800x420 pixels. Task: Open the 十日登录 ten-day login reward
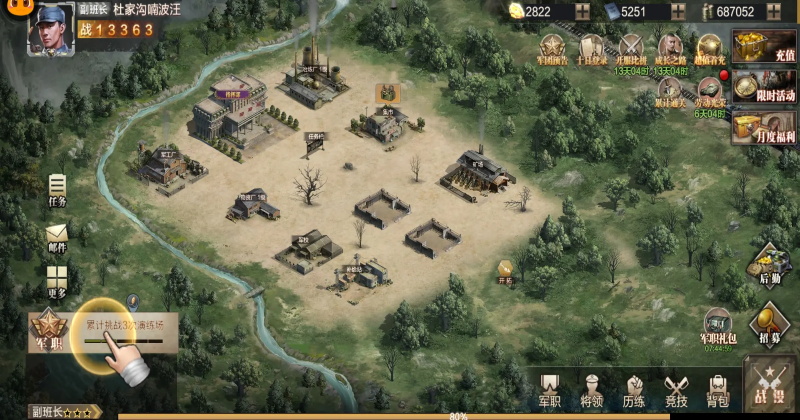tap(592, 48)
